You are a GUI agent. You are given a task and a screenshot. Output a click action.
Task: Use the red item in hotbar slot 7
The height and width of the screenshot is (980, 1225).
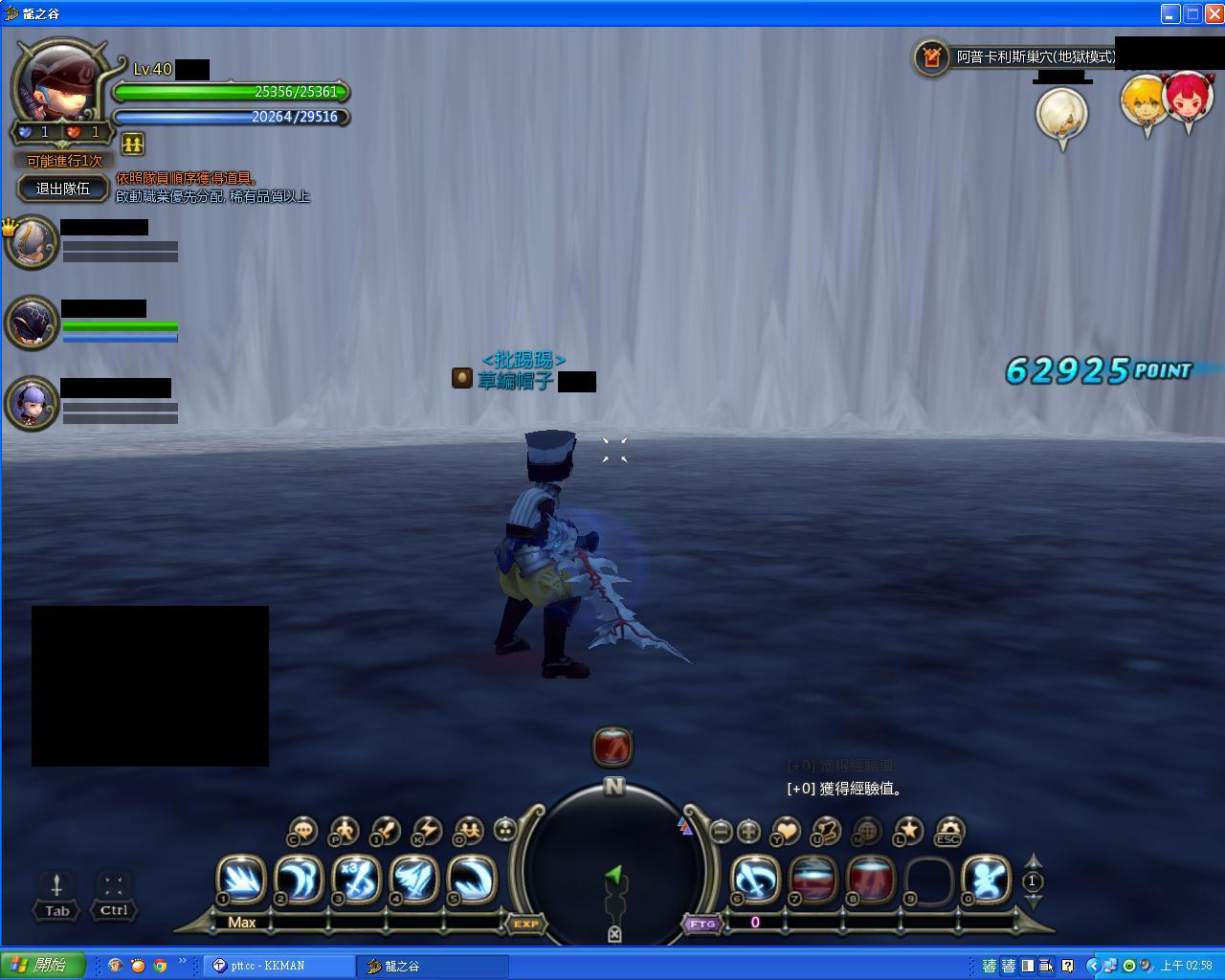tap(813, 880)
